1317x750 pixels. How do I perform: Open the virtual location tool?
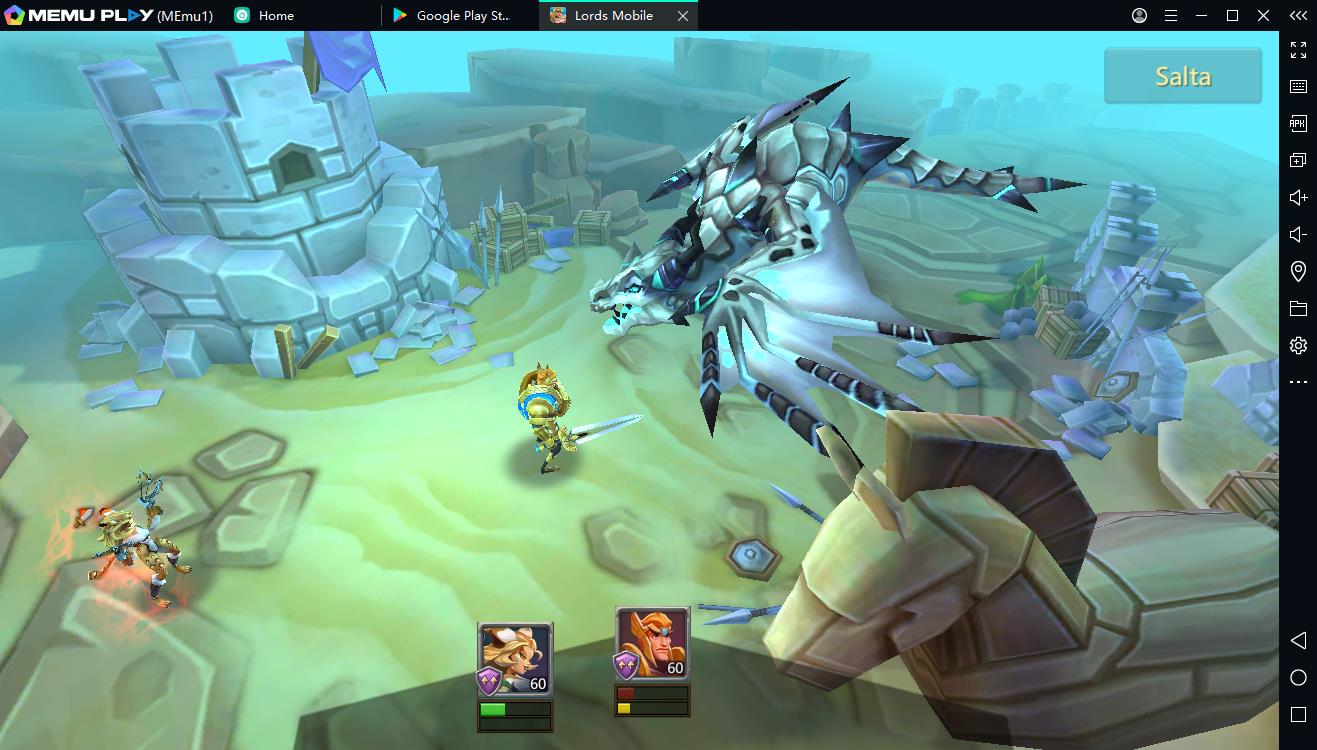[x=1298, y=270]
